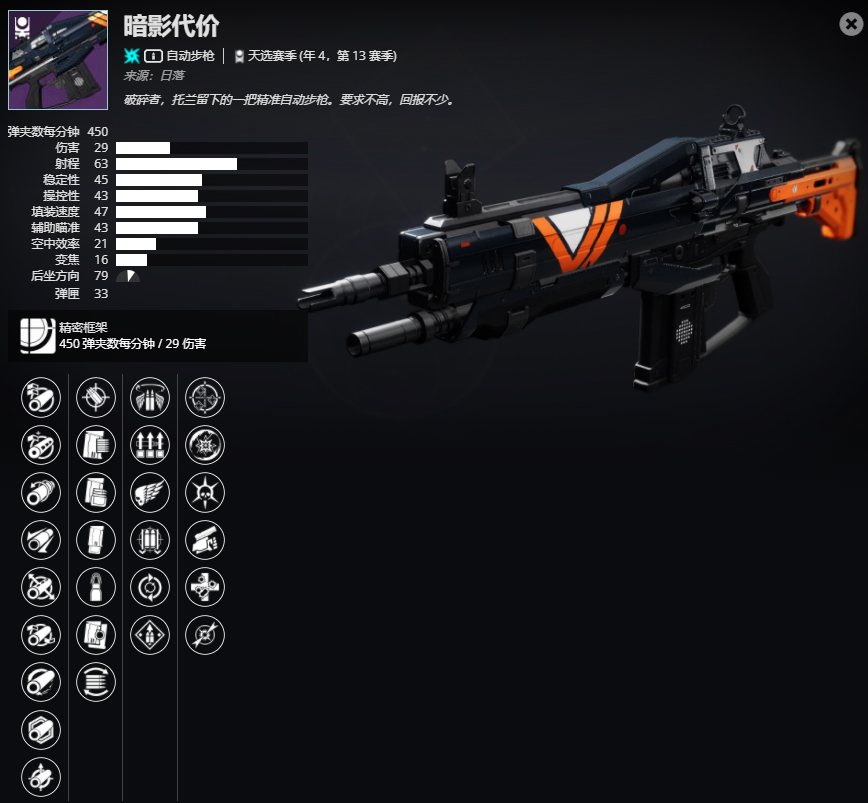Choose the crosshair-over-magazine perk
Viewport: 868px width, 803px height.
point(96,398)
